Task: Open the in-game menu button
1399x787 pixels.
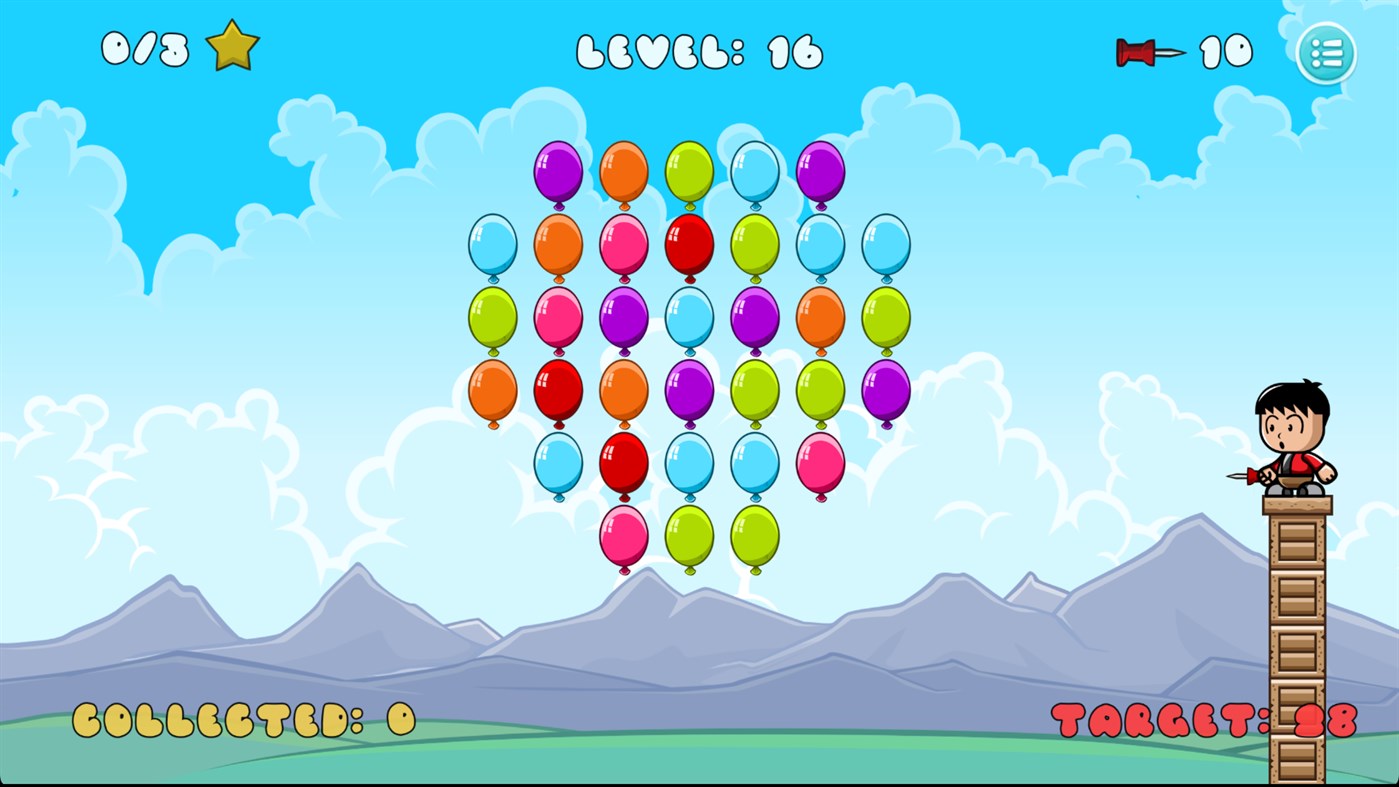Action: point(1325,52)
